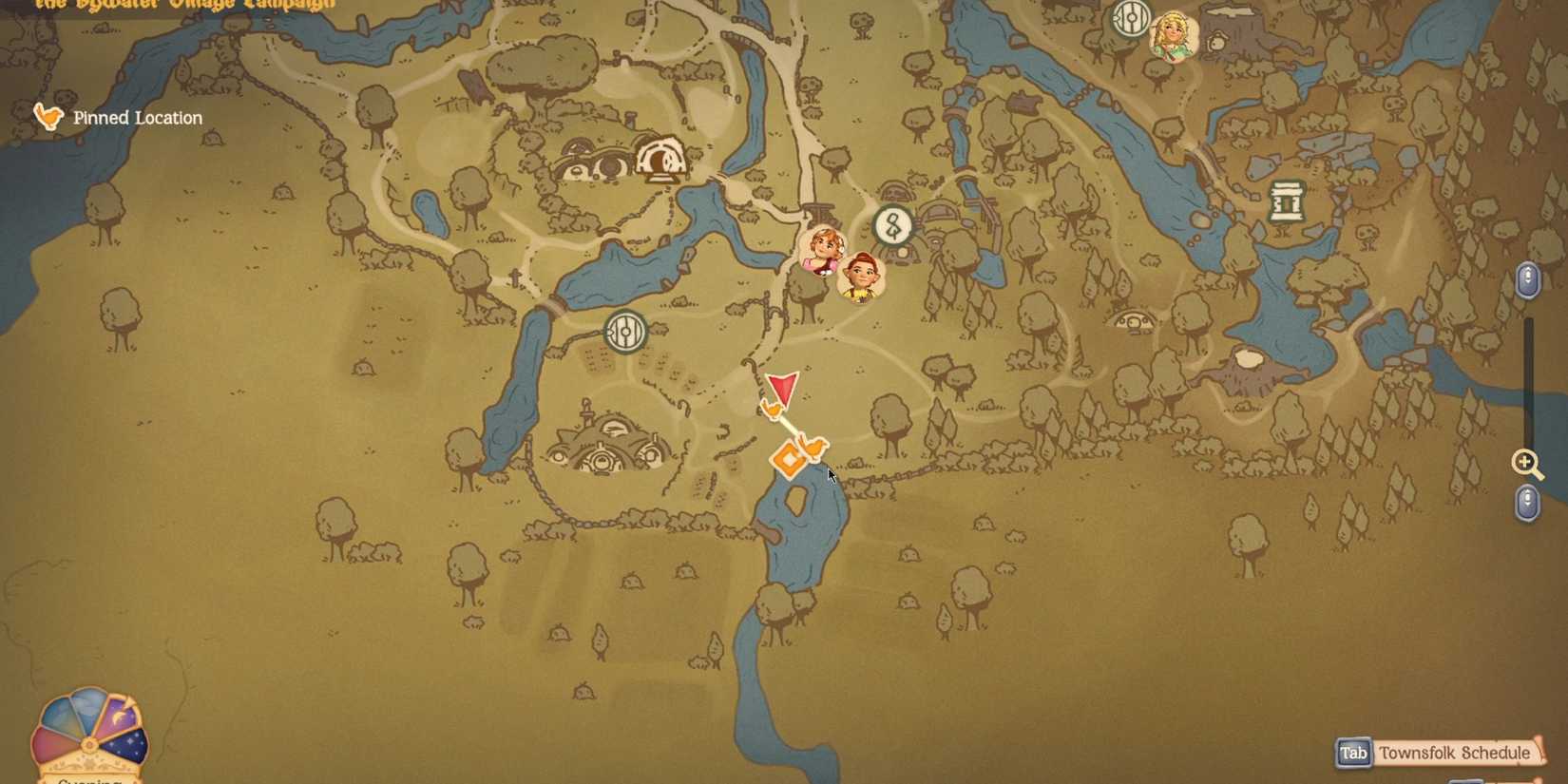Click the upper arrow stepper on the right edge

(x=1528, y=280)
